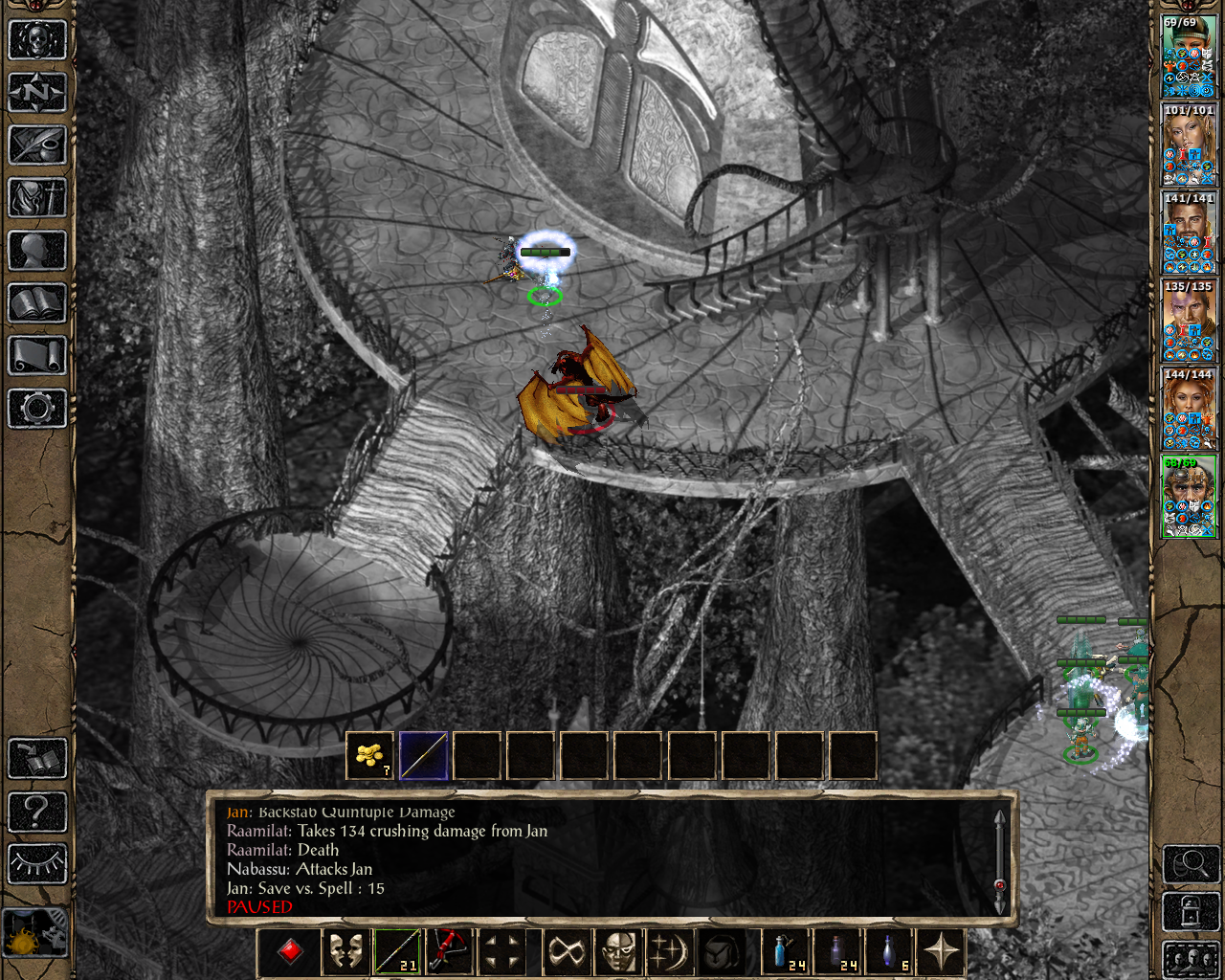Viewport: 1225px width, 980px height.
Task: Open options with the gear button
Action: pos(37,409)
